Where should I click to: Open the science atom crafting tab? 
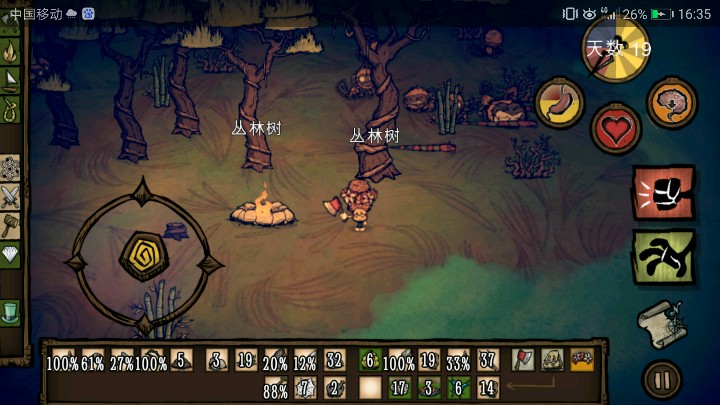point(11,167)
